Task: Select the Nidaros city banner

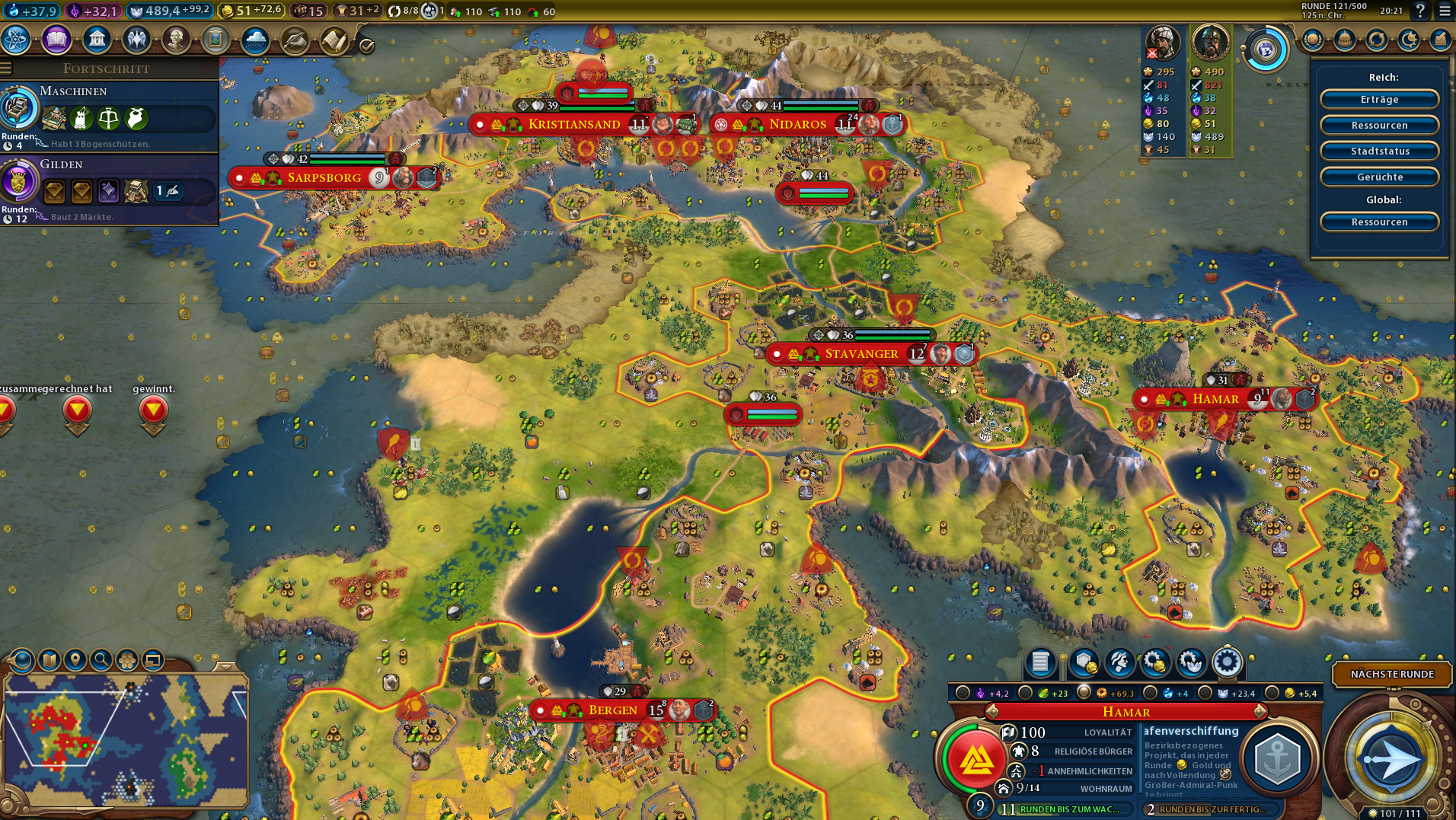Action: click(797, 124)
